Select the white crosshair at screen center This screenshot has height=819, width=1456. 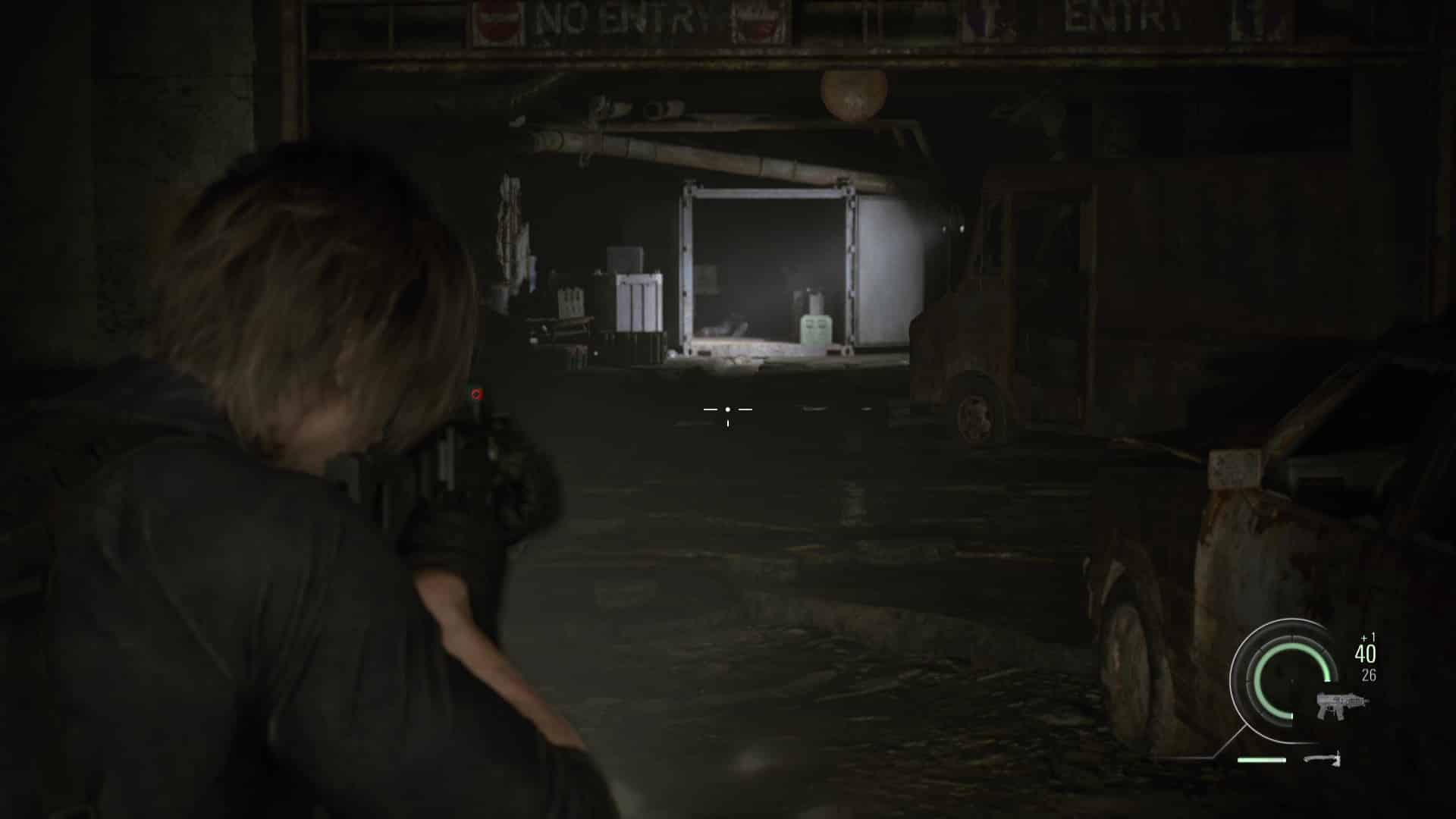click(x=728, y=409)
